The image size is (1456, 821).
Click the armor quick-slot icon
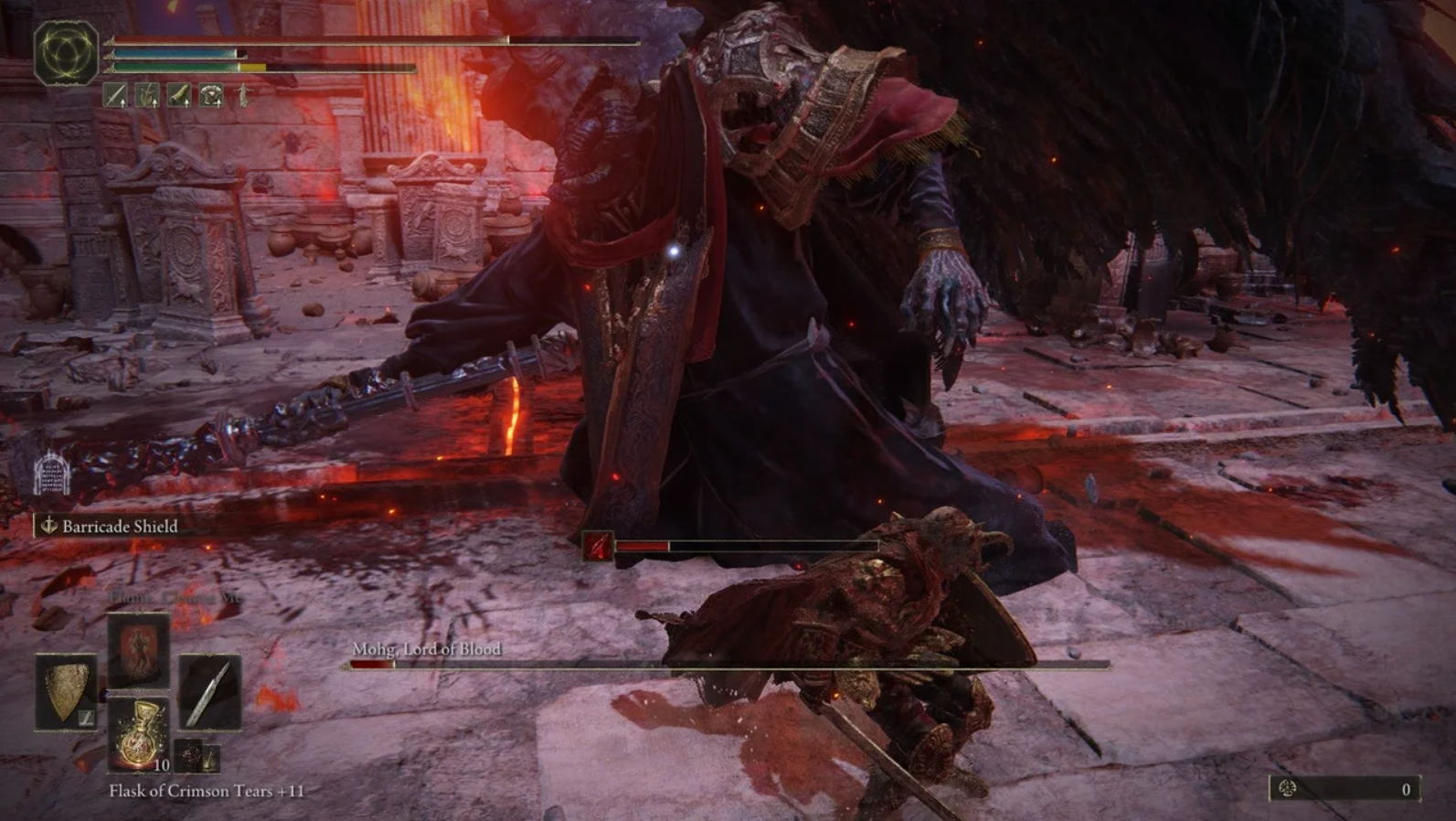[x=211, y=96]
